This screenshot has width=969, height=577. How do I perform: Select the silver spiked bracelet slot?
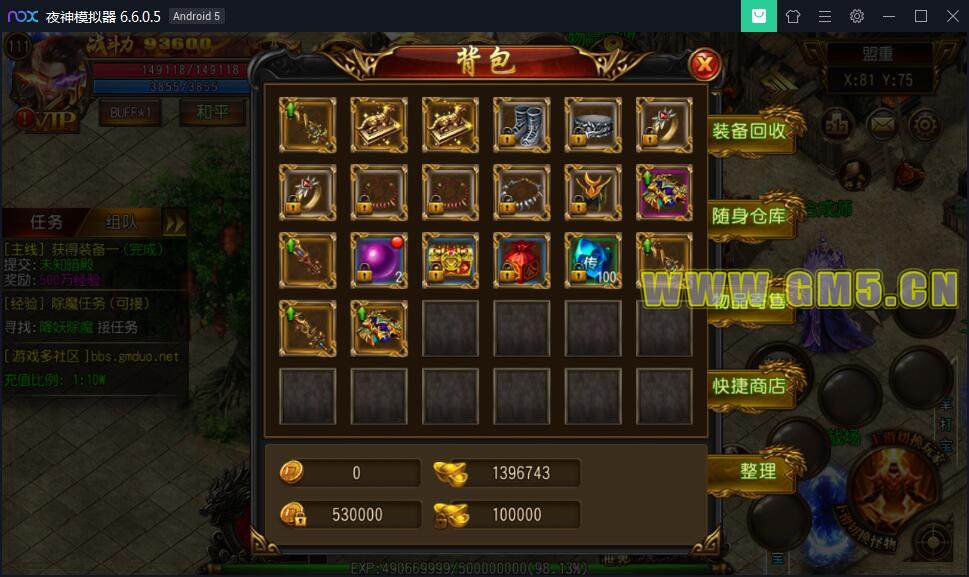tap(521, 192)
